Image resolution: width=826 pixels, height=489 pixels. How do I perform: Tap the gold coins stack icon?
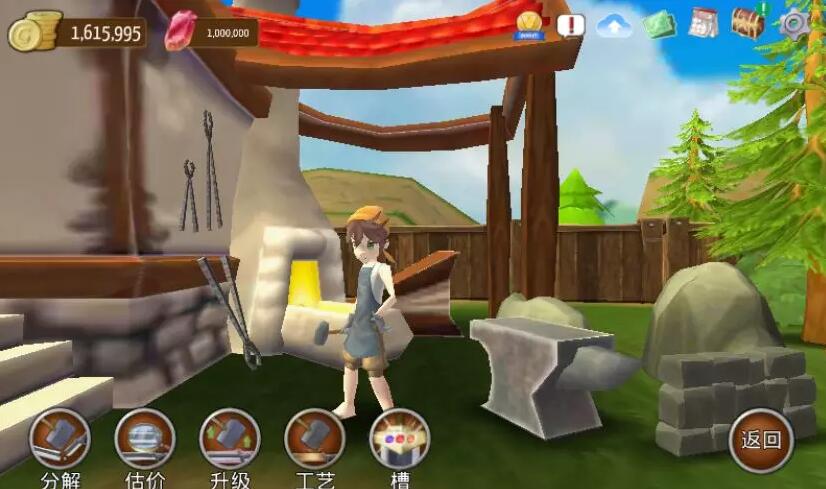(32, 31)
